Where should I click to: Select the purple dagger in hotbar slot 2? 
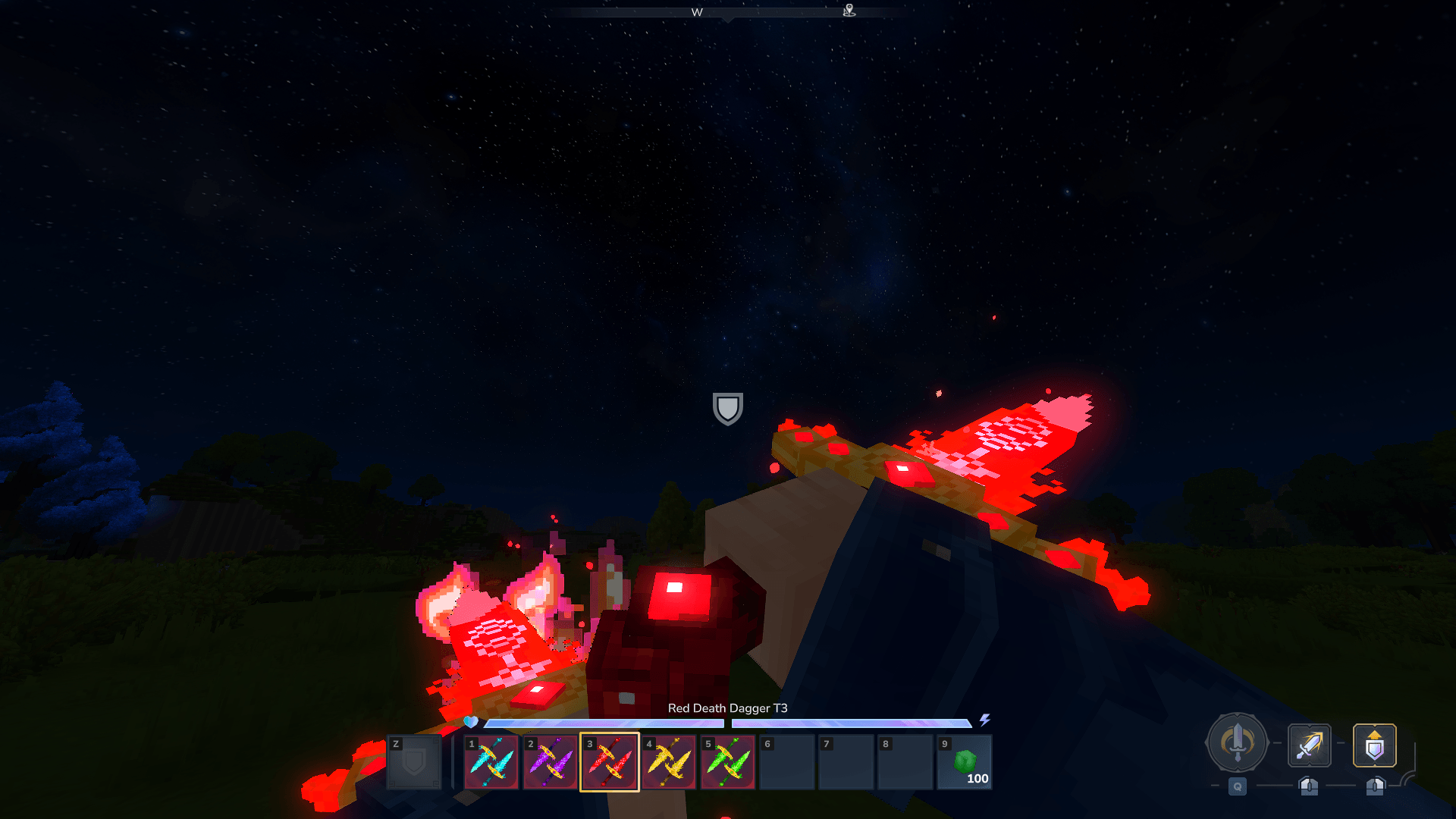click(x=551, y=762)
